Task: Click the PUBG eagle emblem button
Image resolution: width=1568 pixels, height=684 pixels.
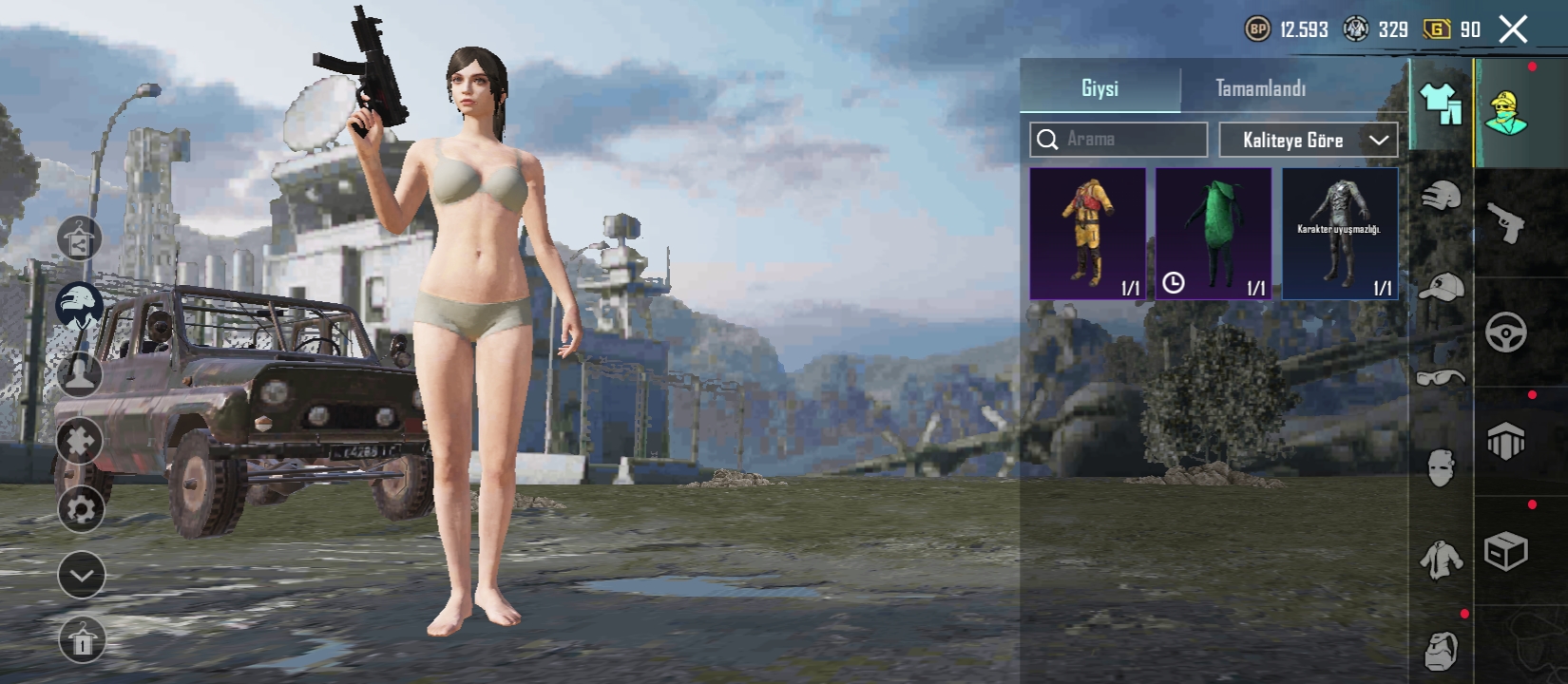Action: click(x=80, y=302)
